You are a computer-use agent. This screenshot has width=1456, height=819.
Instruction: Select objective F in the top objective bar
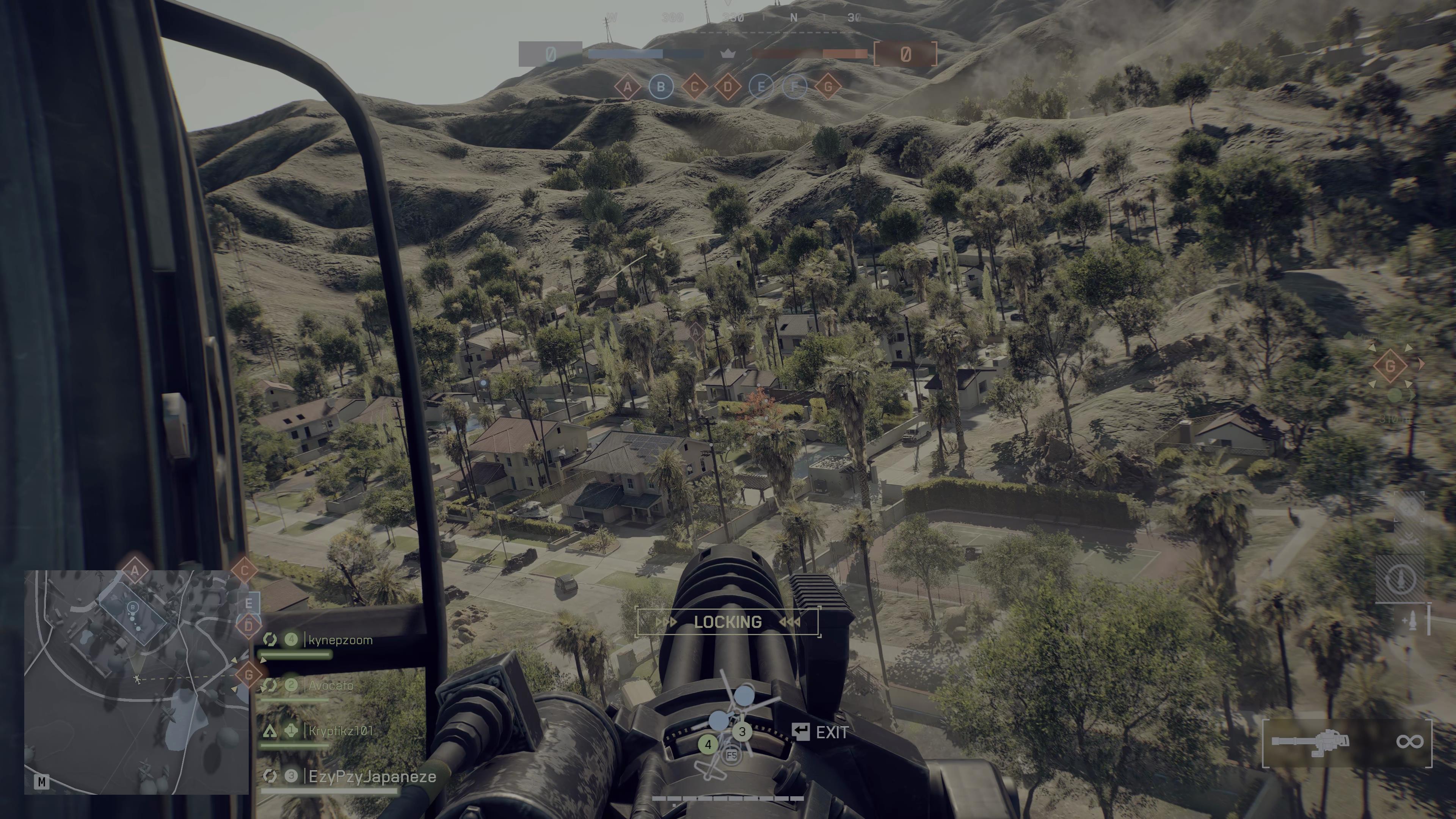(x=795, y=87)
